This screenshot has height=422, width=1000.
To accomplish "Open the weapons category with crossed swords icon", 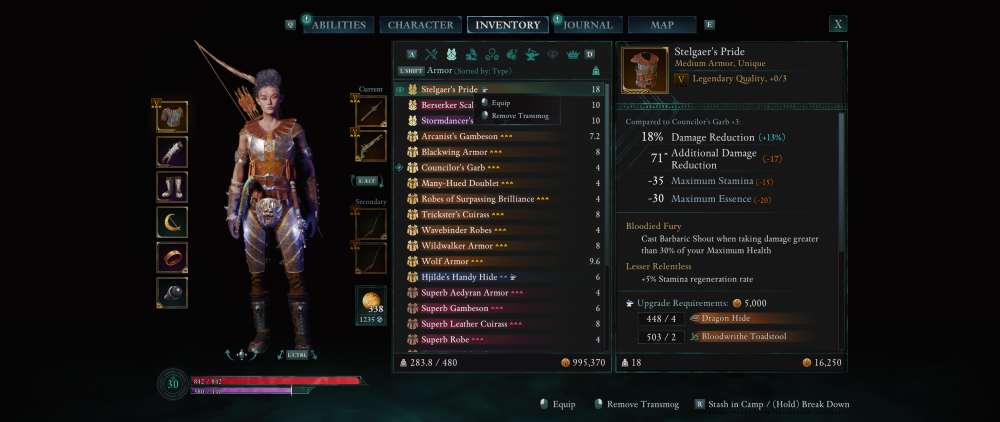I will click(432, 54).
